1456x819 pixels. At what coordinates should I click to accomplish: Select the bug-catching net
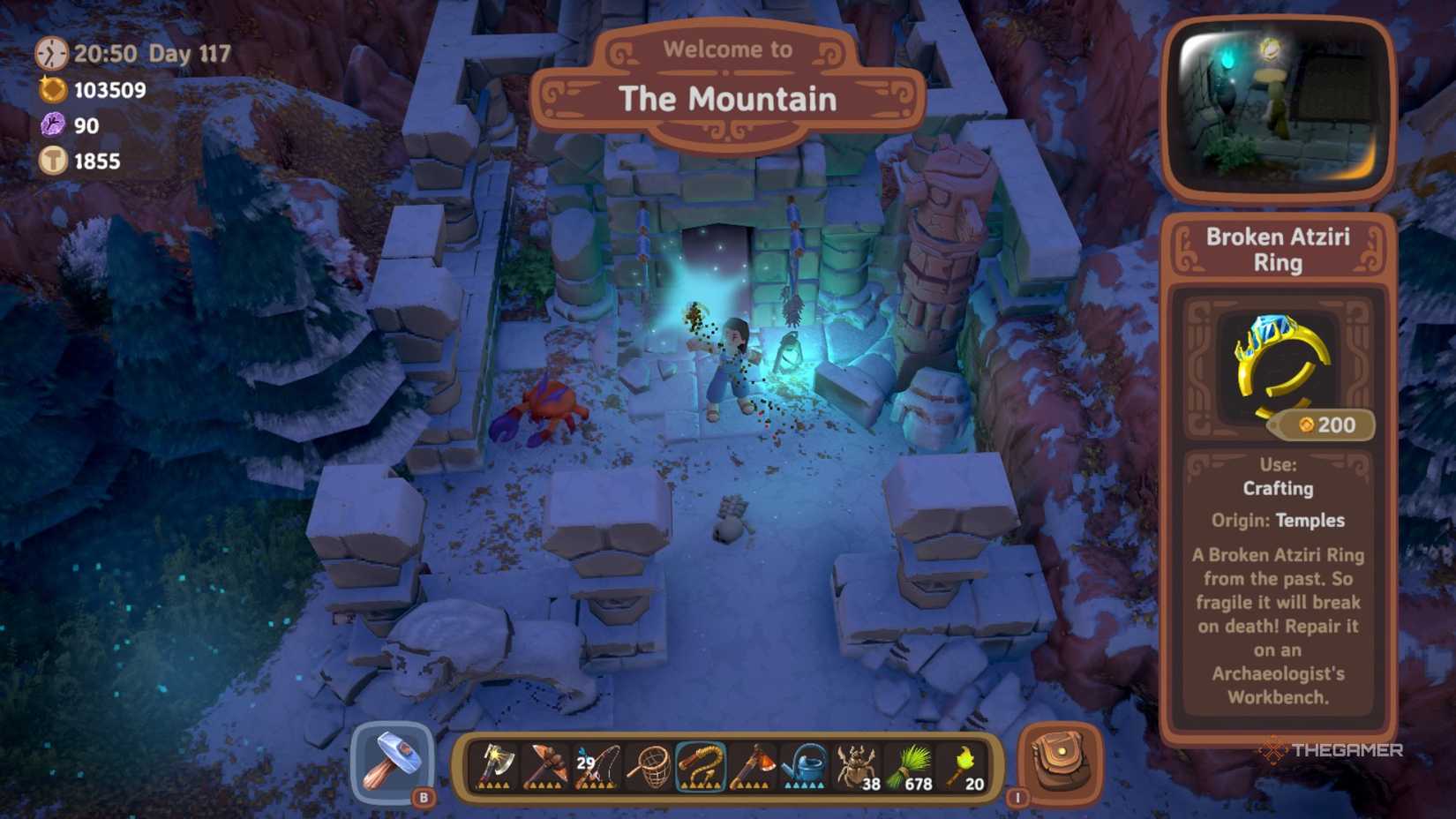tap(650, 766)
